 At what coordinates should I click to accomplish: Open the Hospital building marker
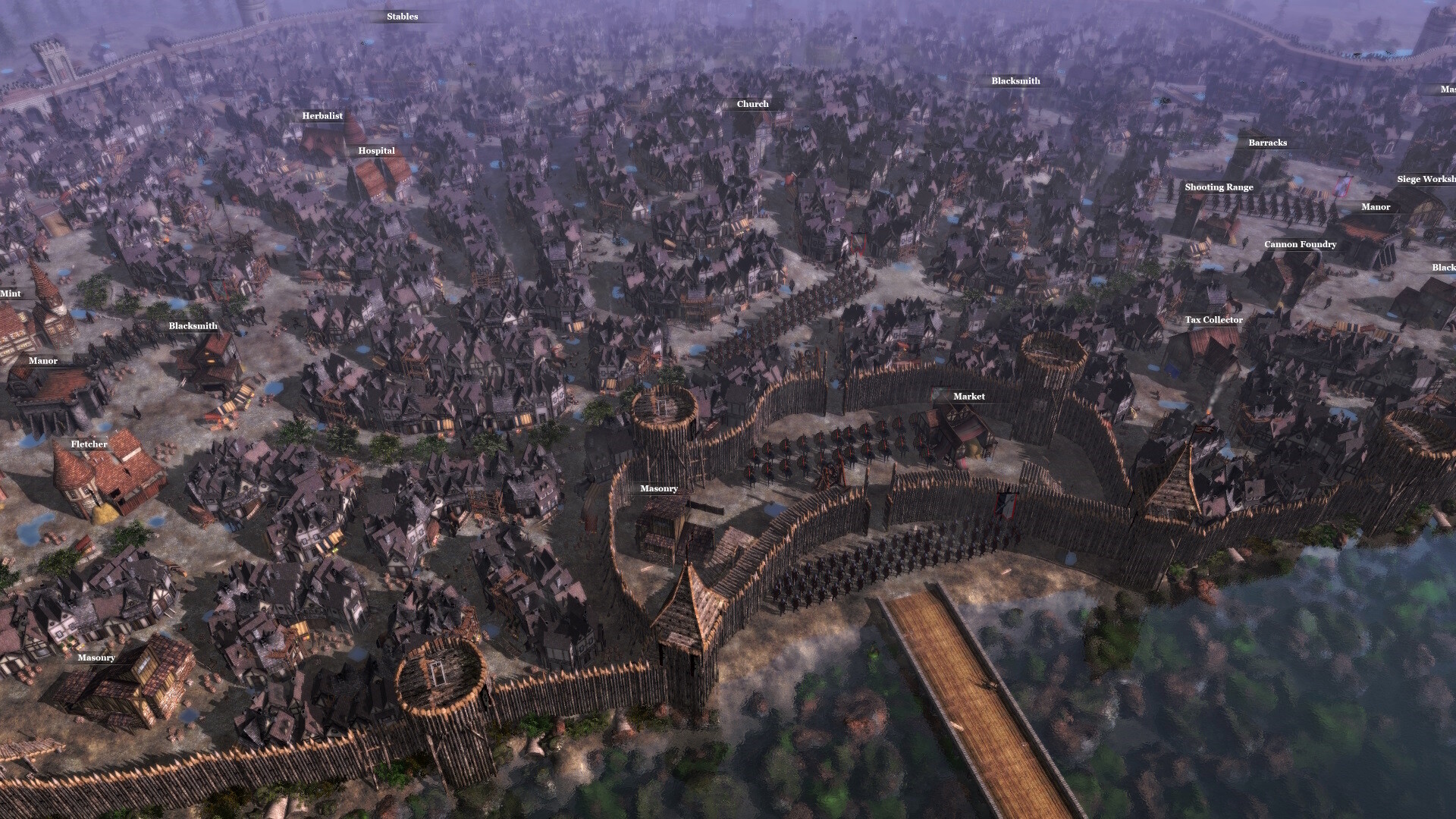click(377, 150)
